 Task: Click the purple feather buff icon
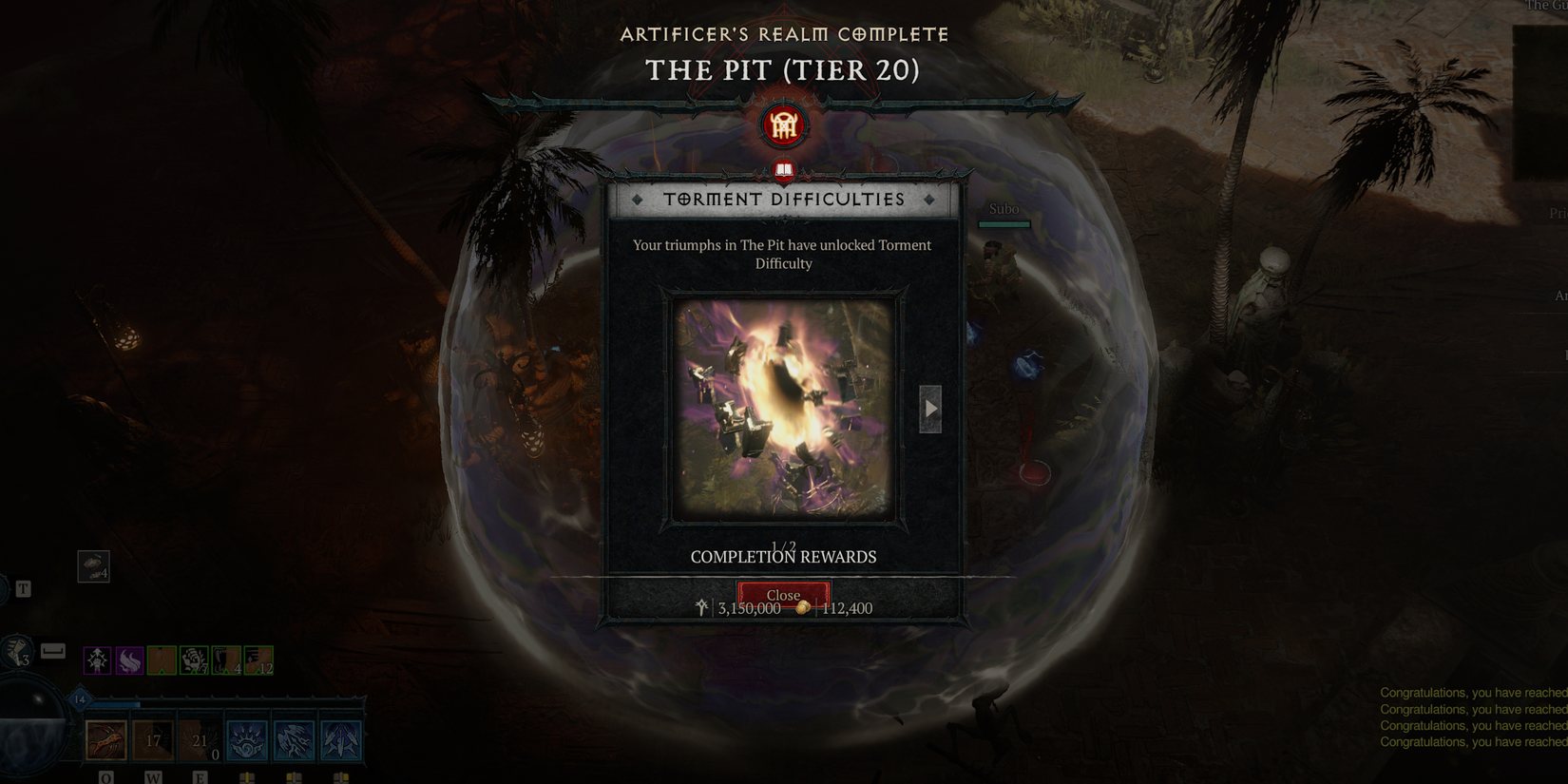(127, 660)
